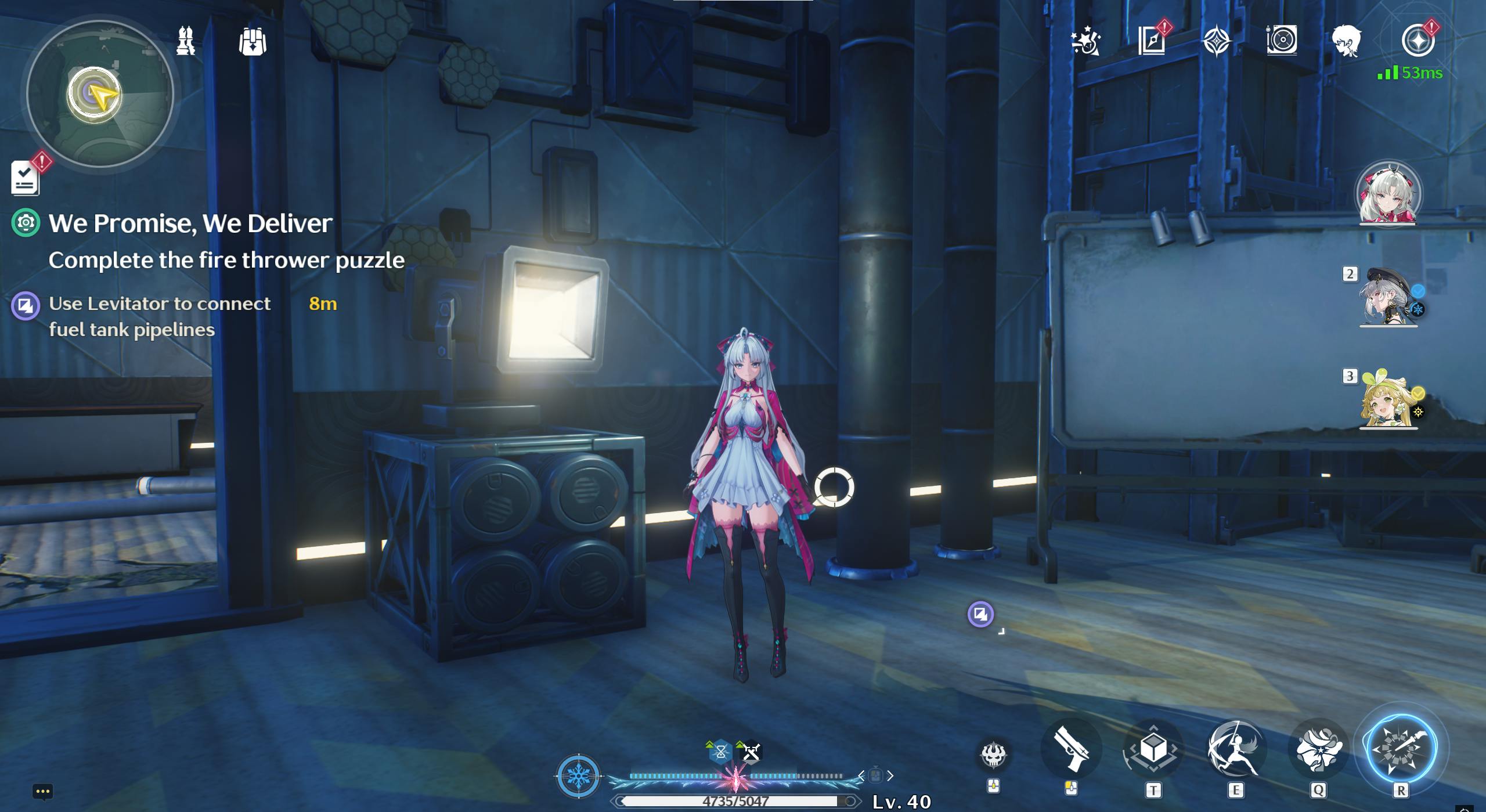Select the We Promise, We Deliver quest tracker
The width and height of the screenshot is (1486, 812).
(190, 223)
